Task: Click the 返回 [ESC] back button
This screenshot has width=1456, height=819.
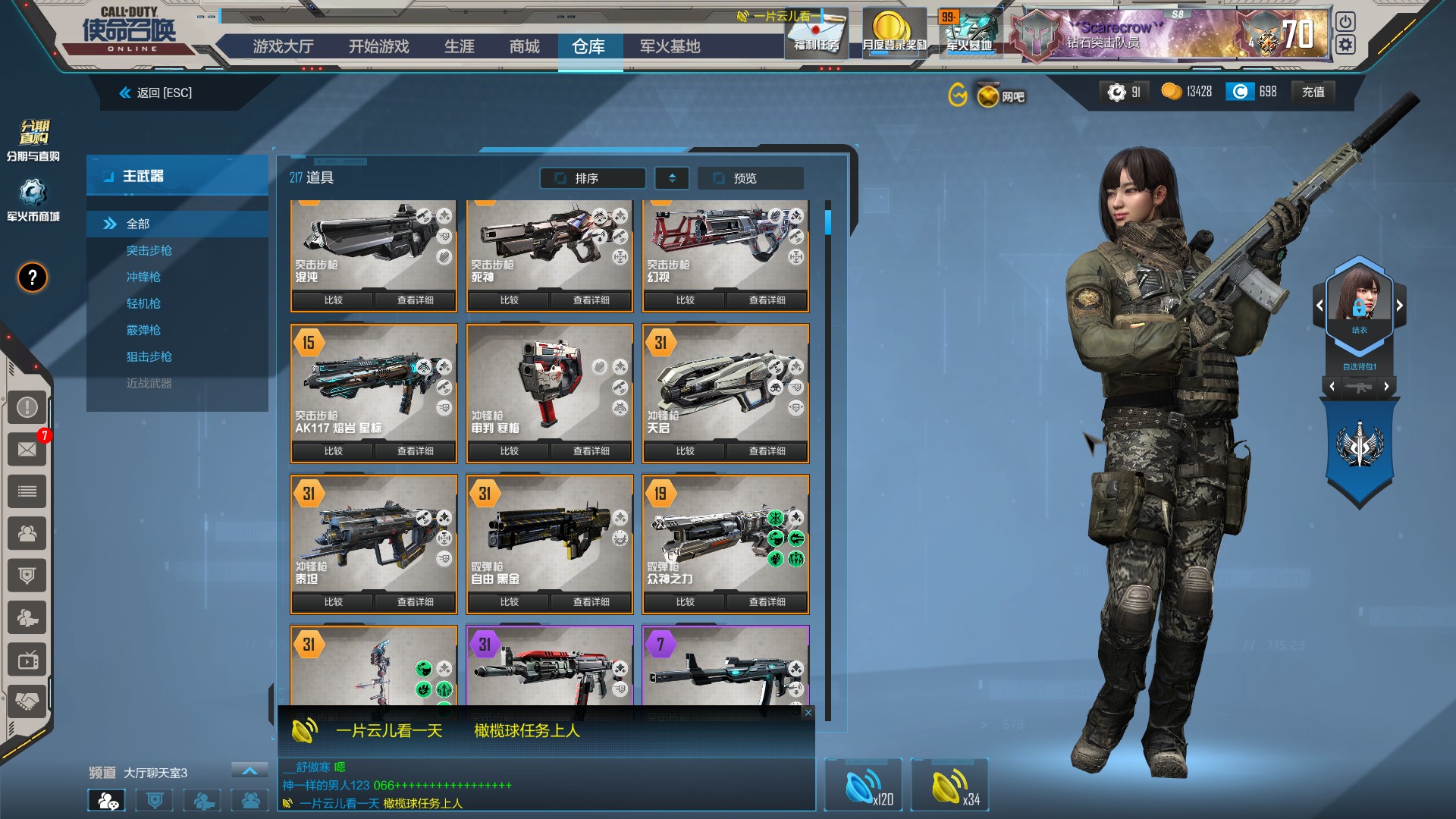Action: tap(156, 93)
